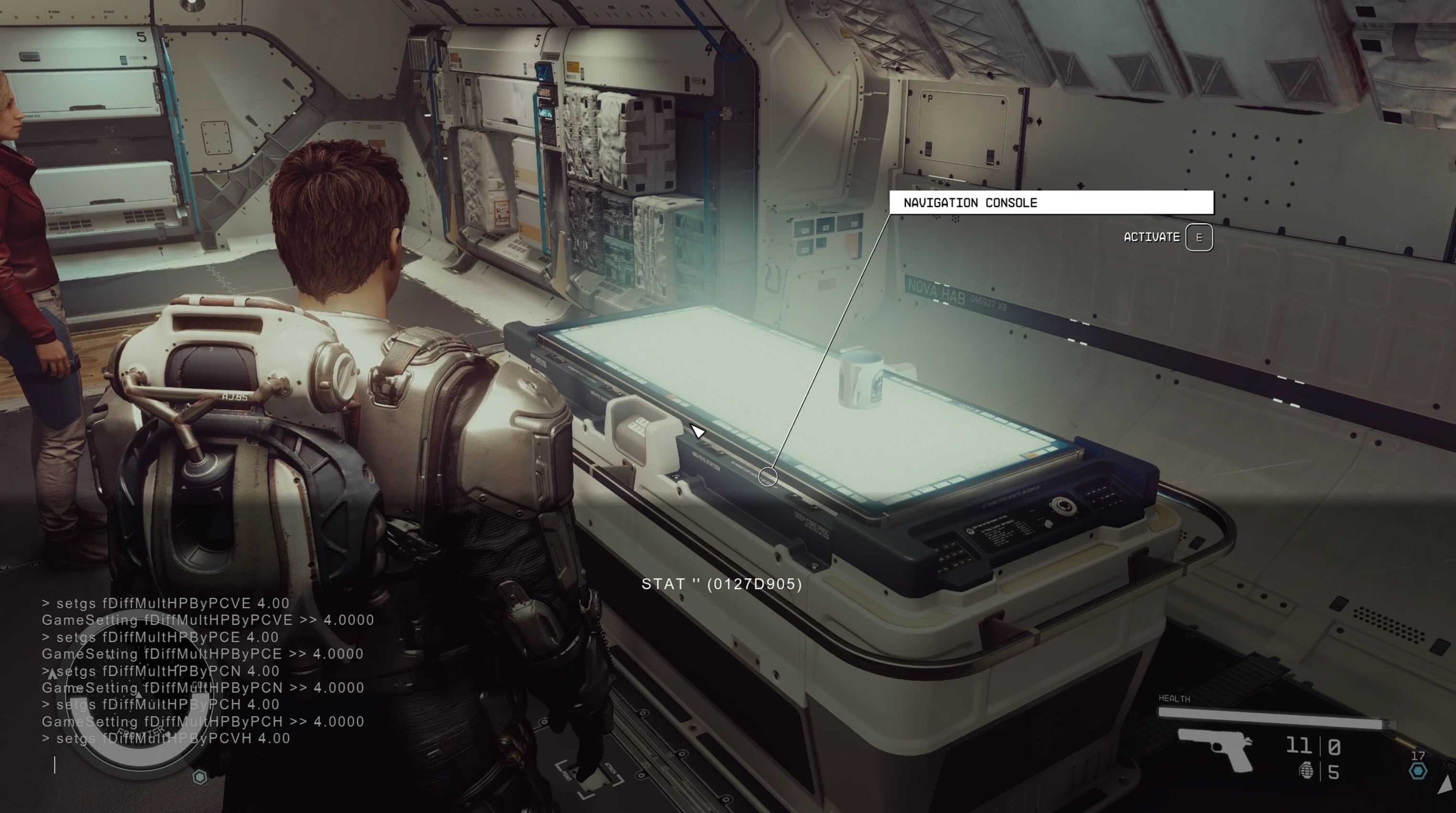Click the blue hexagon icon under 17
Screen dimensions: 1456x813
(1418, 770)
